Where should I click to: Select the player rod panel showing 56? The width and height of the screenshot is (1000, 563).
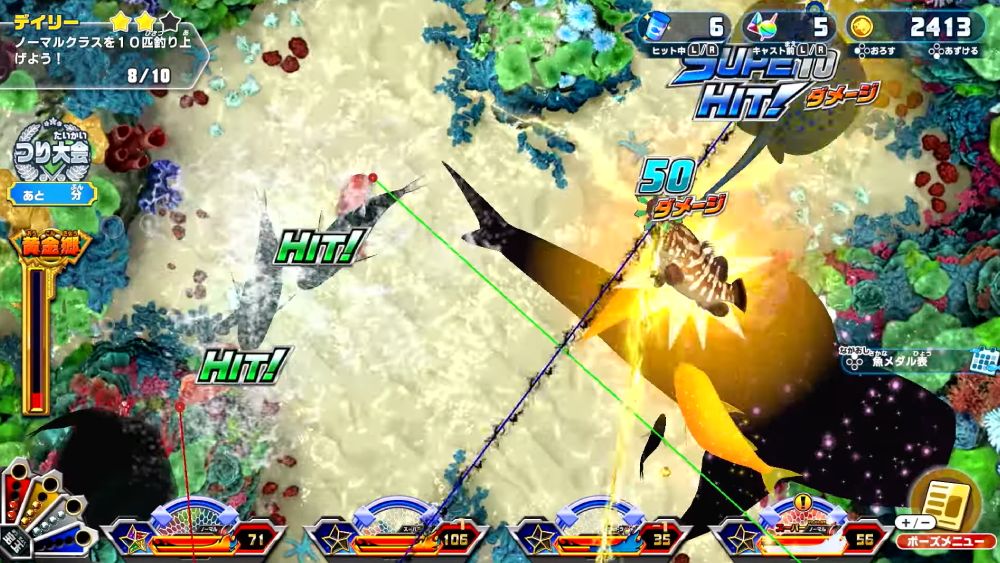803,531
